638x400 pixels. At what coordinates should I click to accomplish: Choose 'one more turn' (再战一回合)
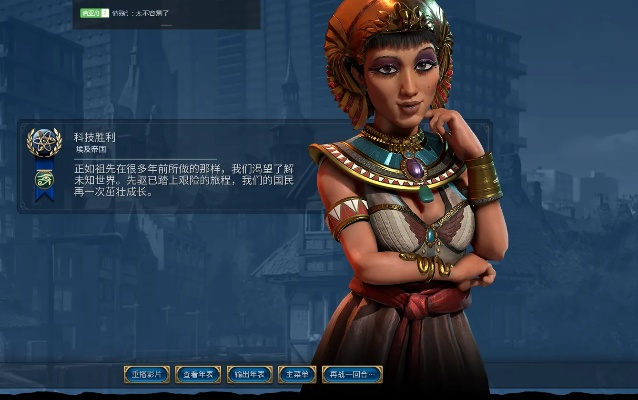coord(352,374)
